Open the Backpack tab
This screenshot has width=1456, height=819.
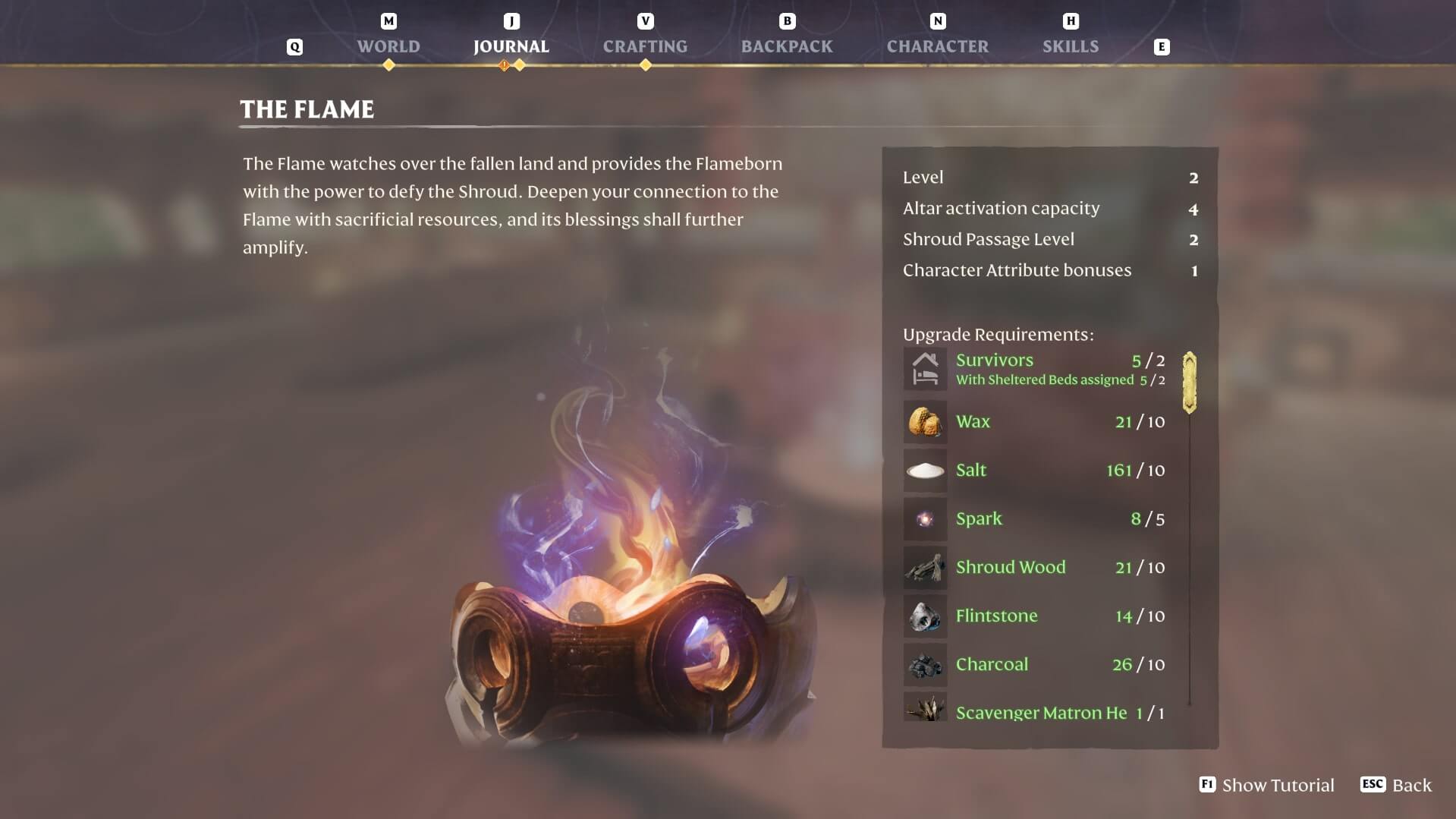[787, 46]
